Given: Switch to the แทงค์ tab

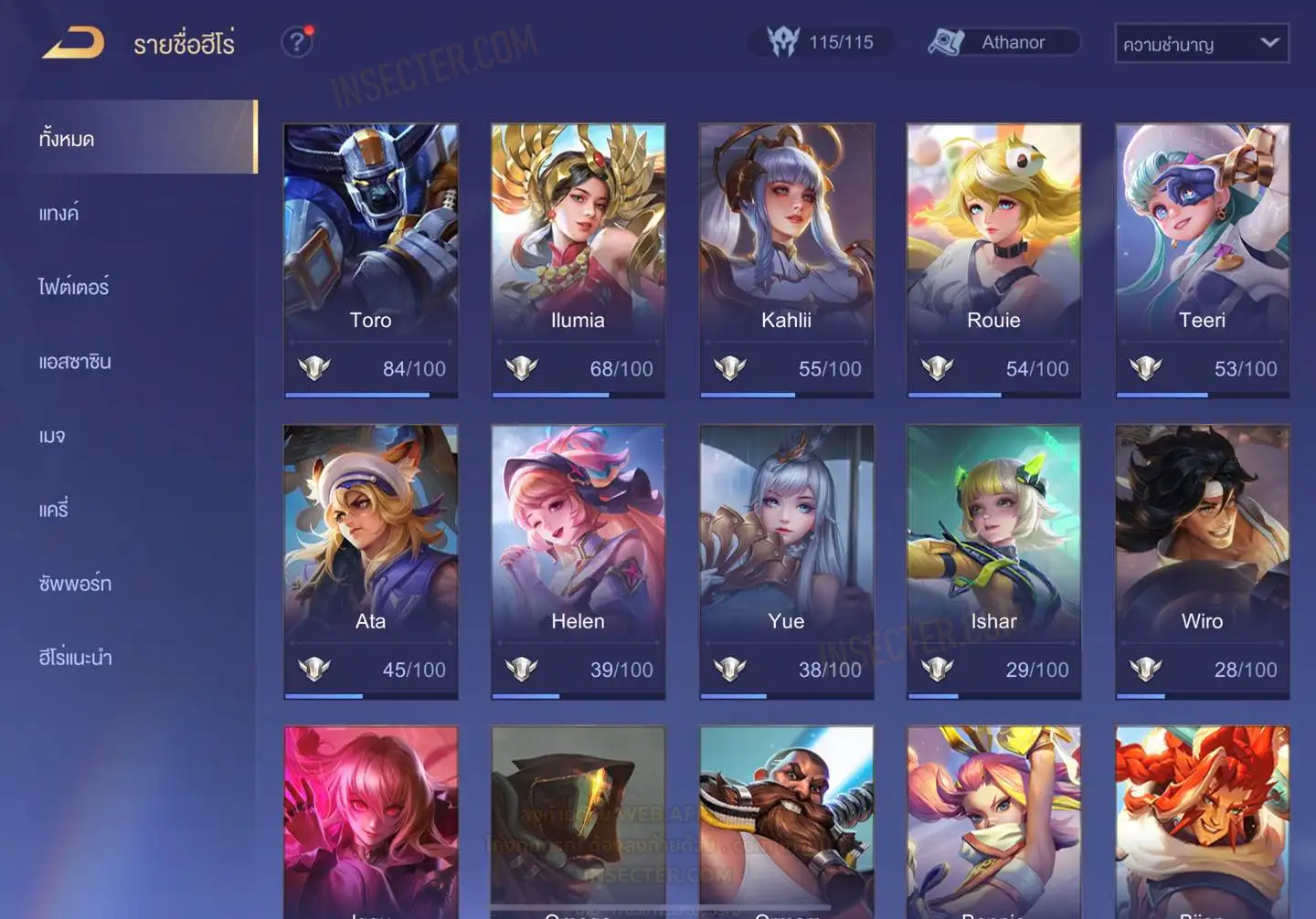Looking at the screenshot, I should (60, 214).
